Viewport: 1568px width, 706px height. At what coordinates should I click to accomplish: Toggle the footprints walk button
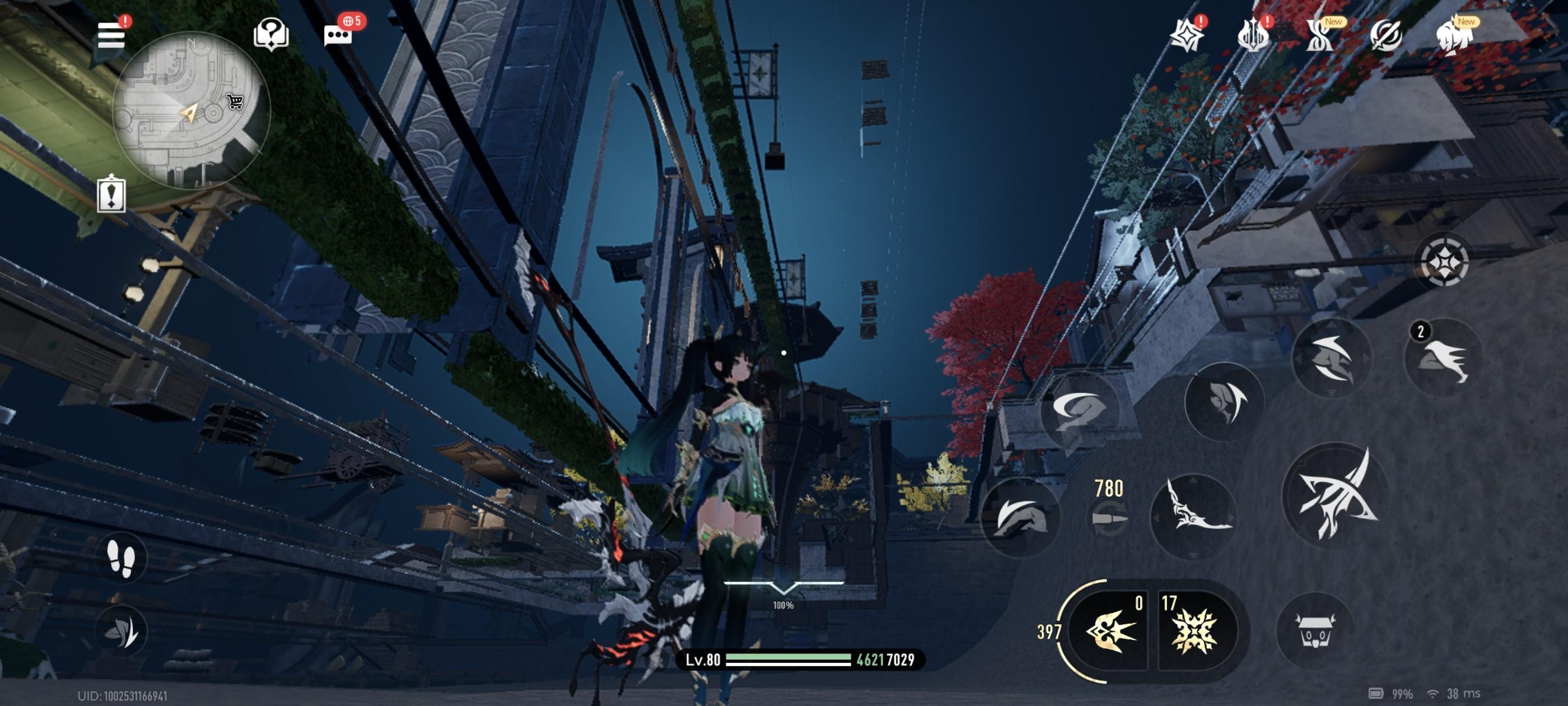(120, 559)
